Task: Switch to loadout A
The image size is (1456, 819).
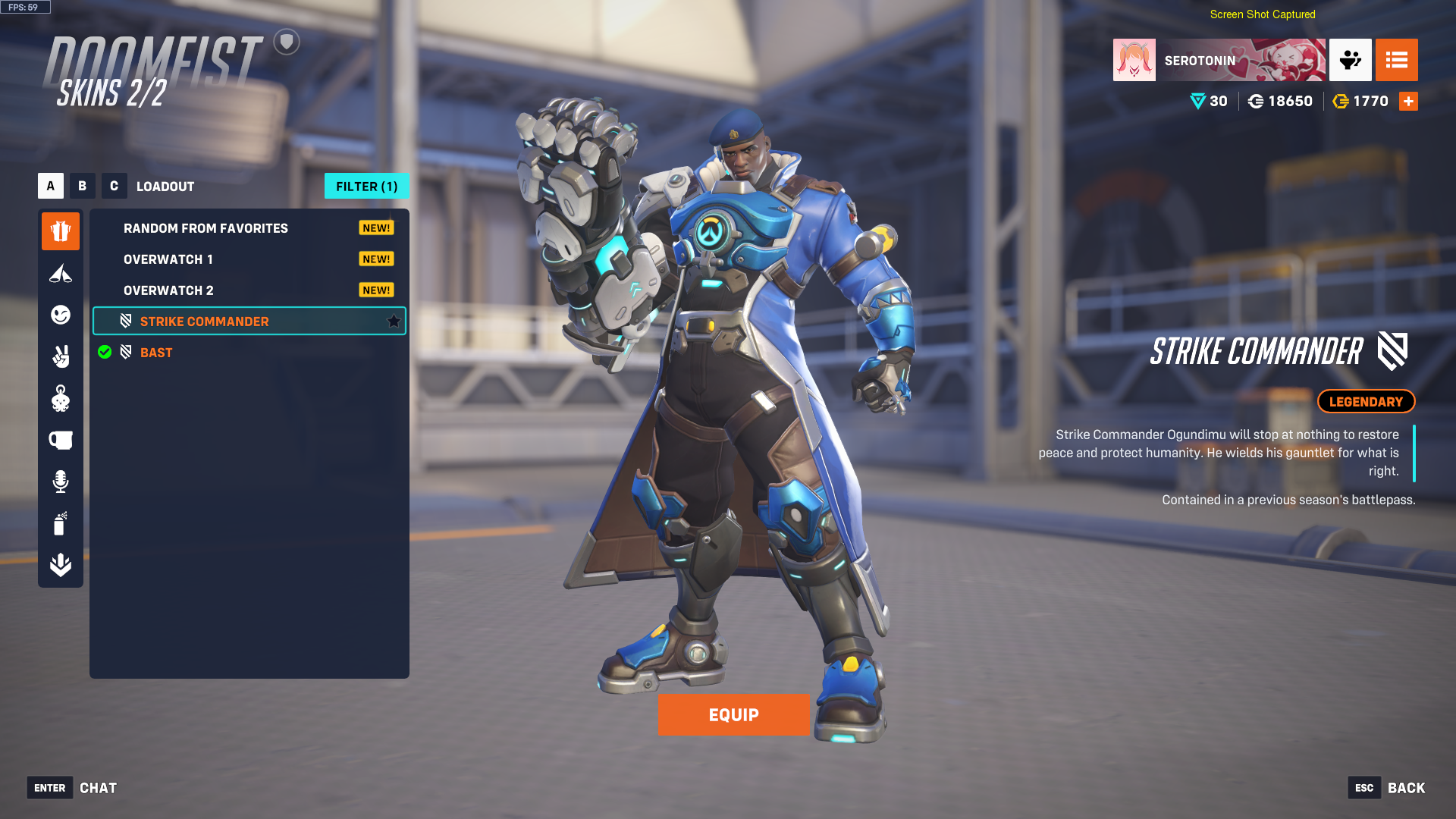Action: click(x=51, y=186)
